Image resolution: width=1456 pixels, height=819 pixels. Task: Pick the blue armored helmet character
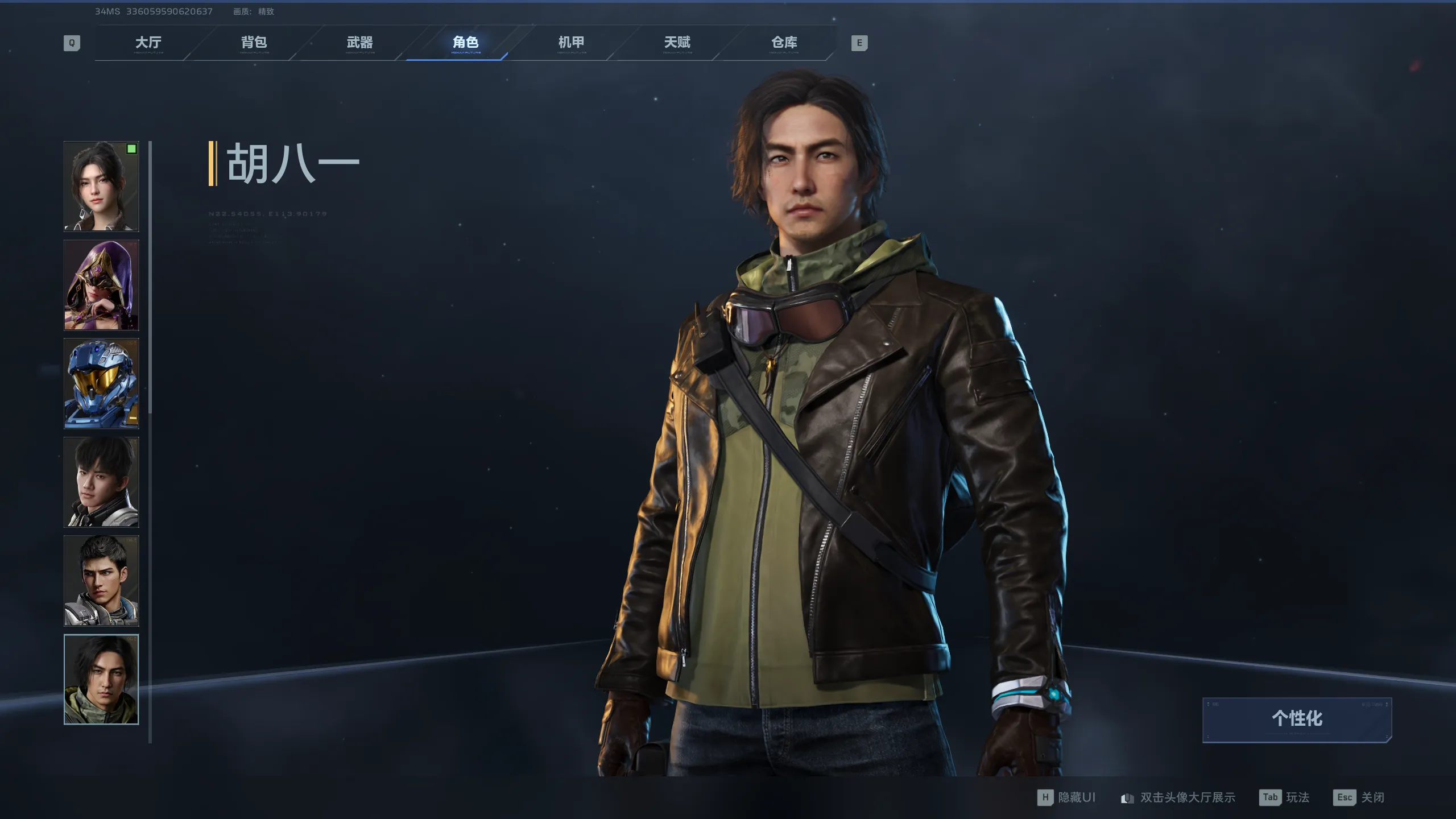point(101,383)
